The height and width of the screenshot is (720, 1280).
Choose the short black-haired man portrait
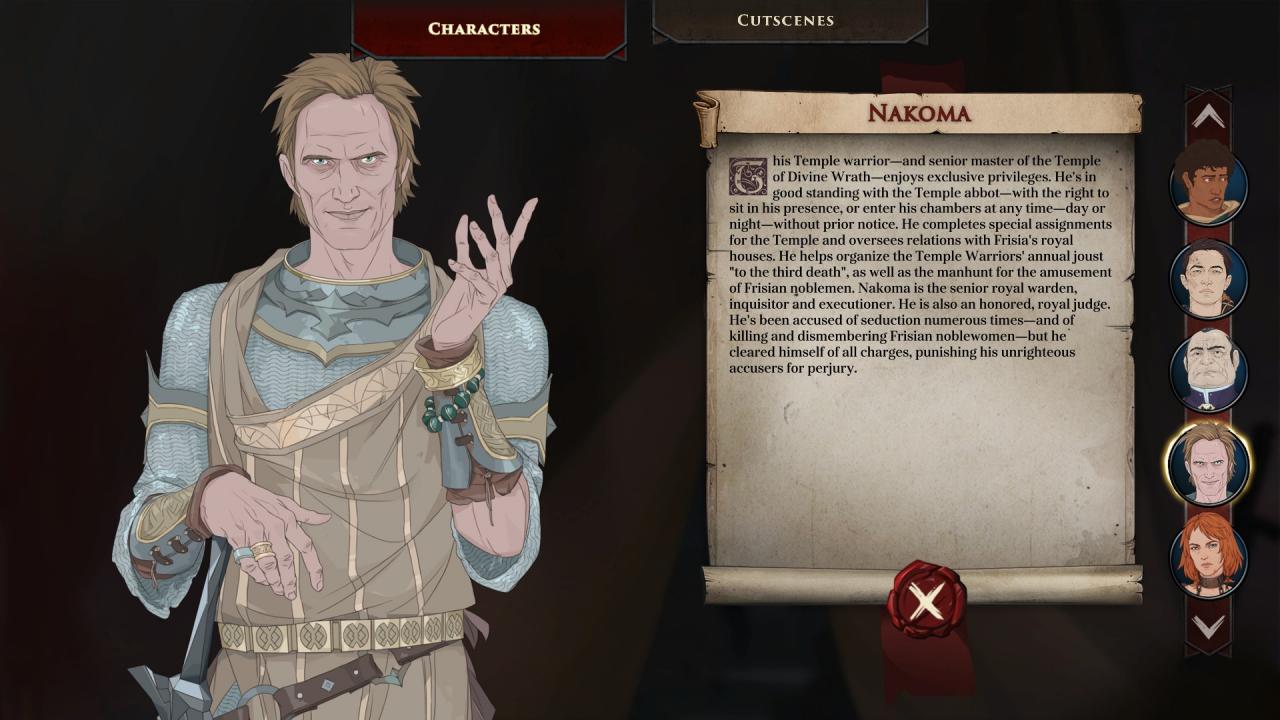1208,280
